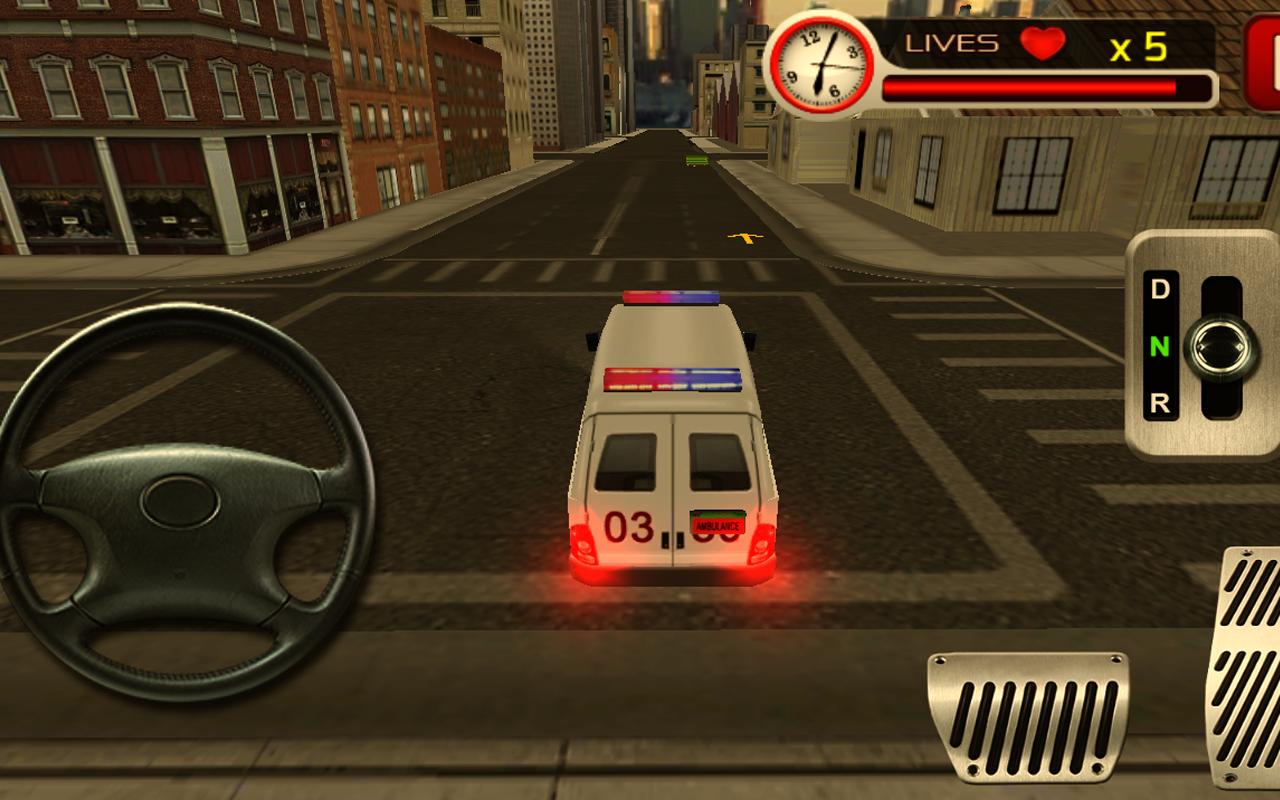This screenshot has height=800, width=1280.
Task: Click the yellow direction arrow on the road
Action: (x=744, y=236)
